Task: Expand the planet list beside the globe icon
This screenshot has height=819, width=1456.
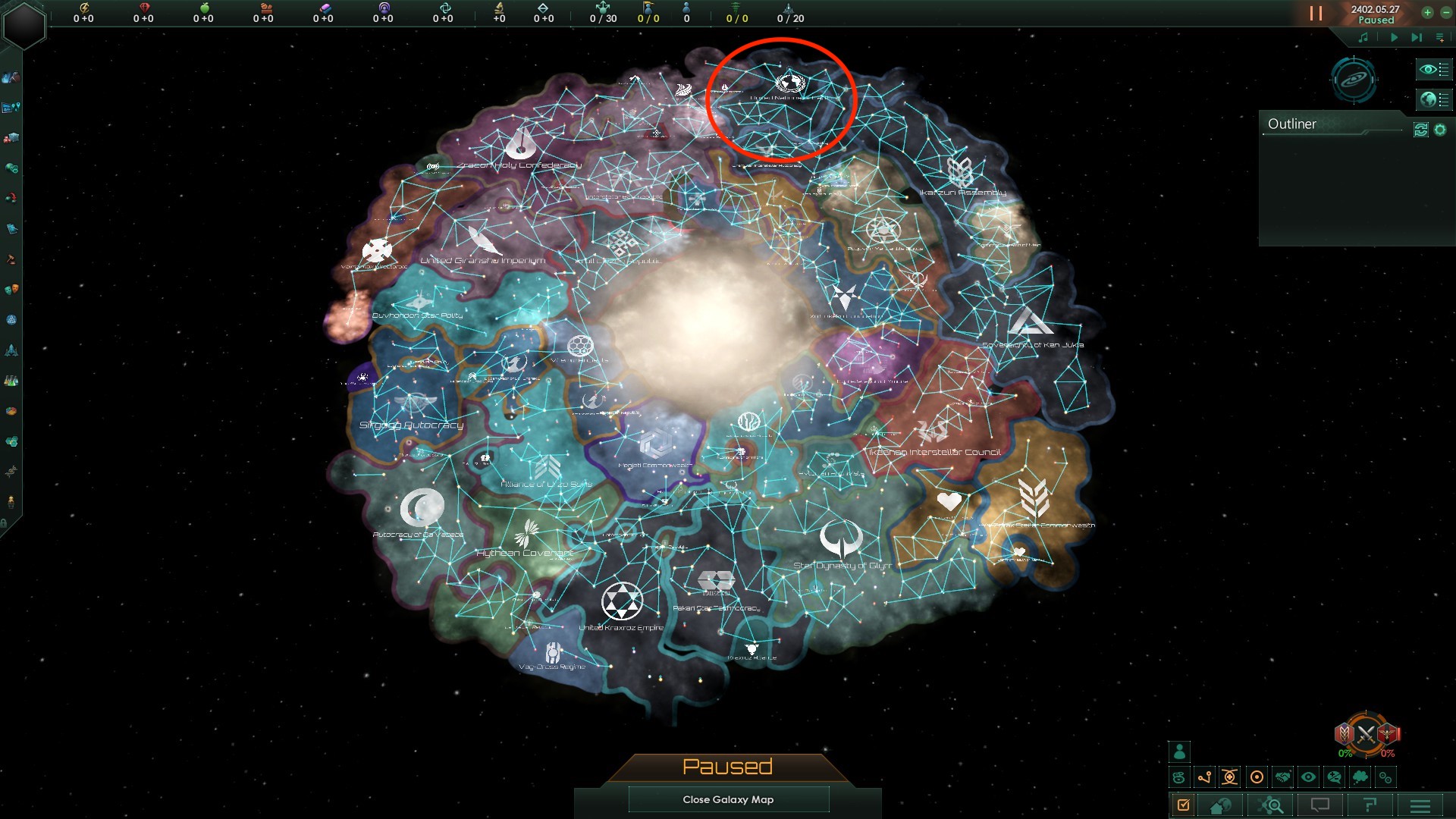Action: [1445, 99]
